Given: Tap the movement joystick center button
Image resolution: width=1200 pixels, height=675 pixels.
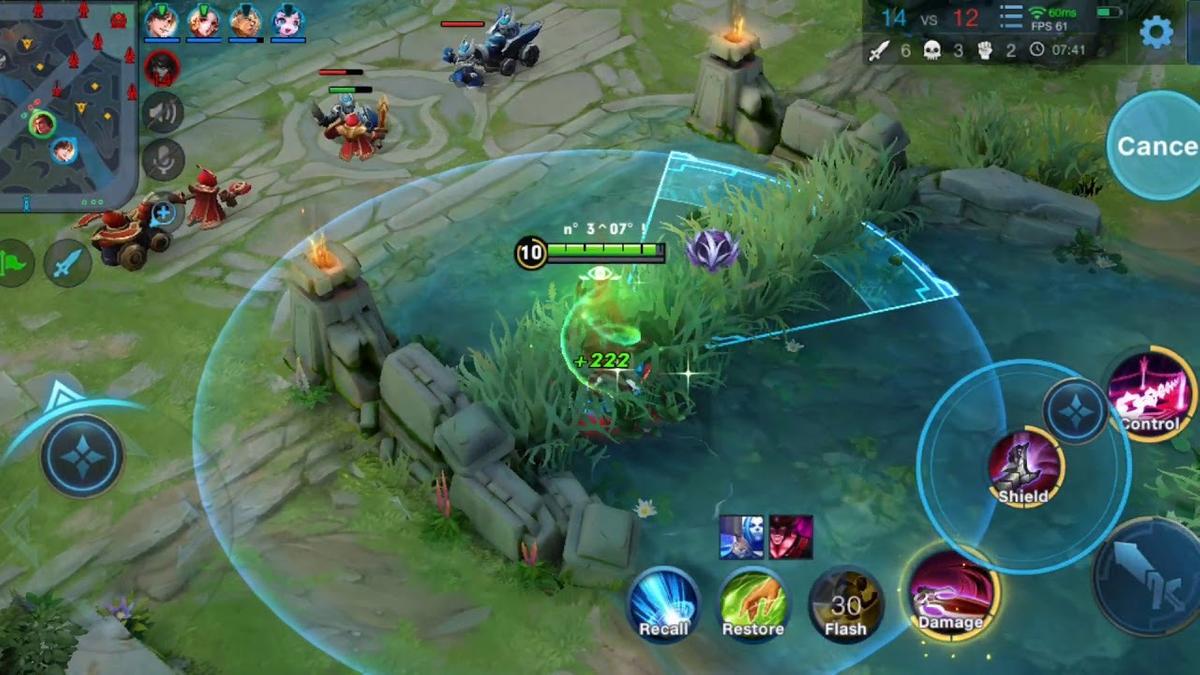Looking at the screenshot, I should [82, 456].
